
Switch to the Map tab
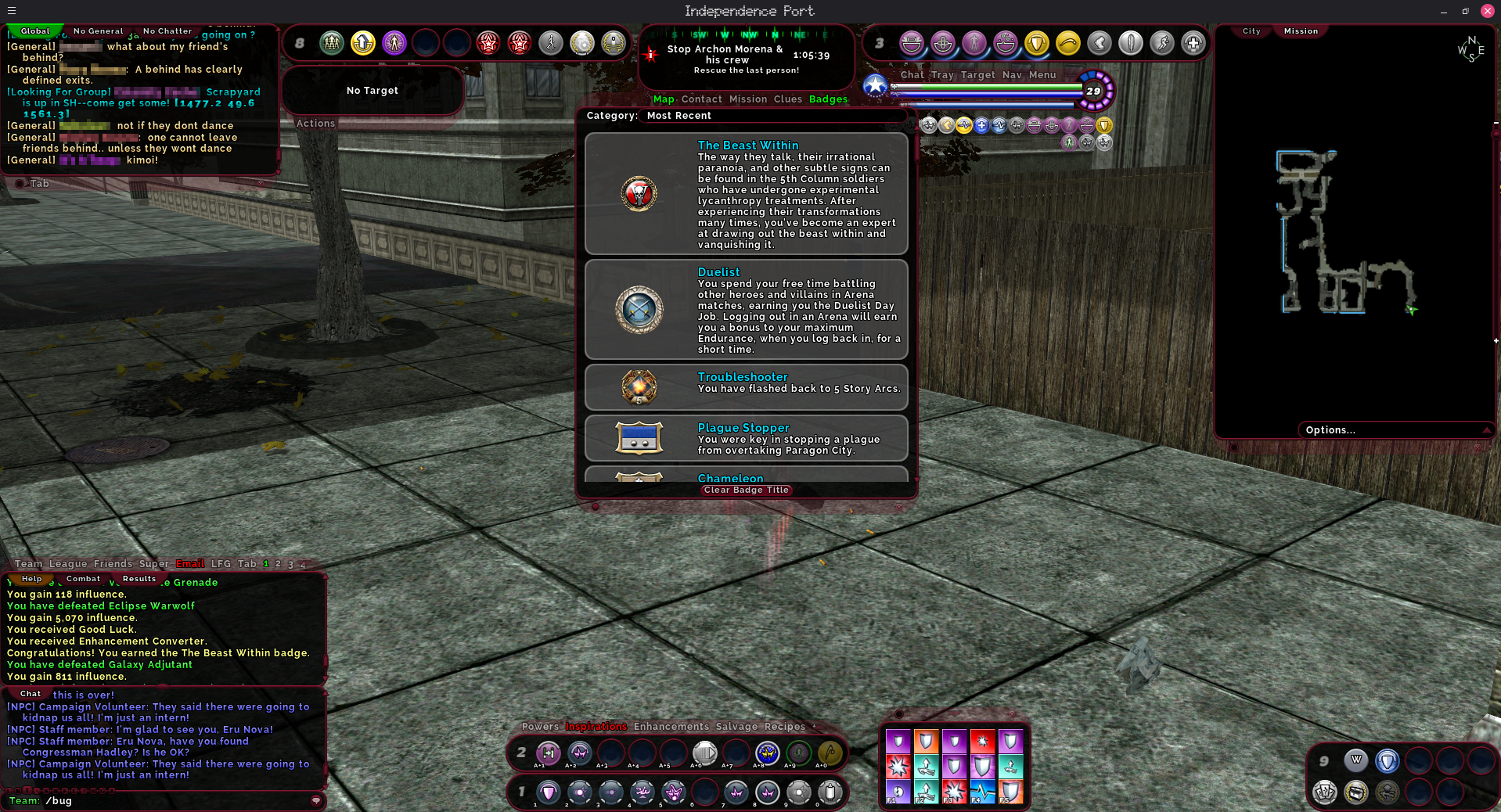click(x=664, y=99)
